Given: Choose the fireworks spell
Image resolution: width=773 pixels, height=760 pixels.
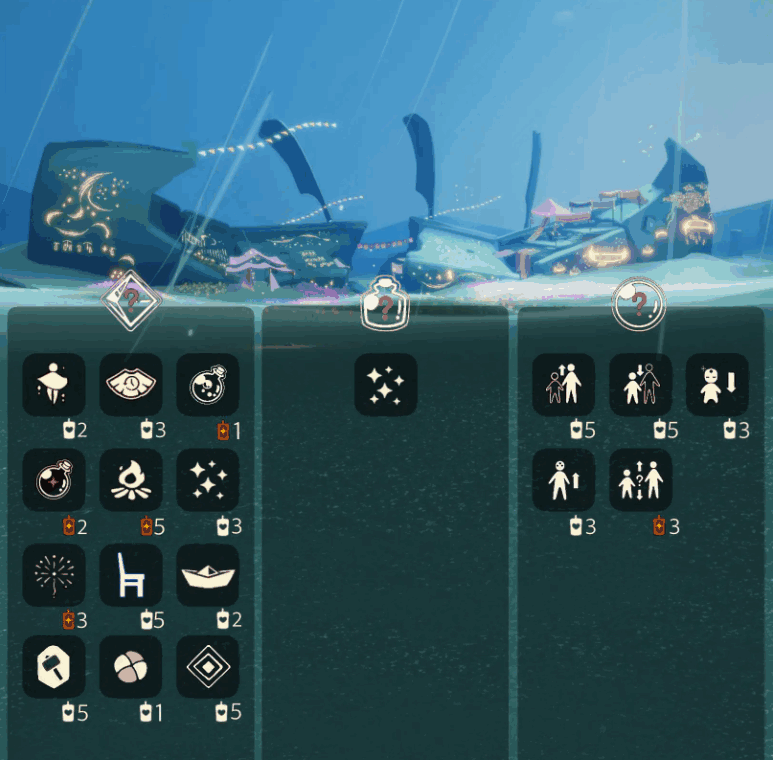Looking at the screenshot, I should [54, 575].
